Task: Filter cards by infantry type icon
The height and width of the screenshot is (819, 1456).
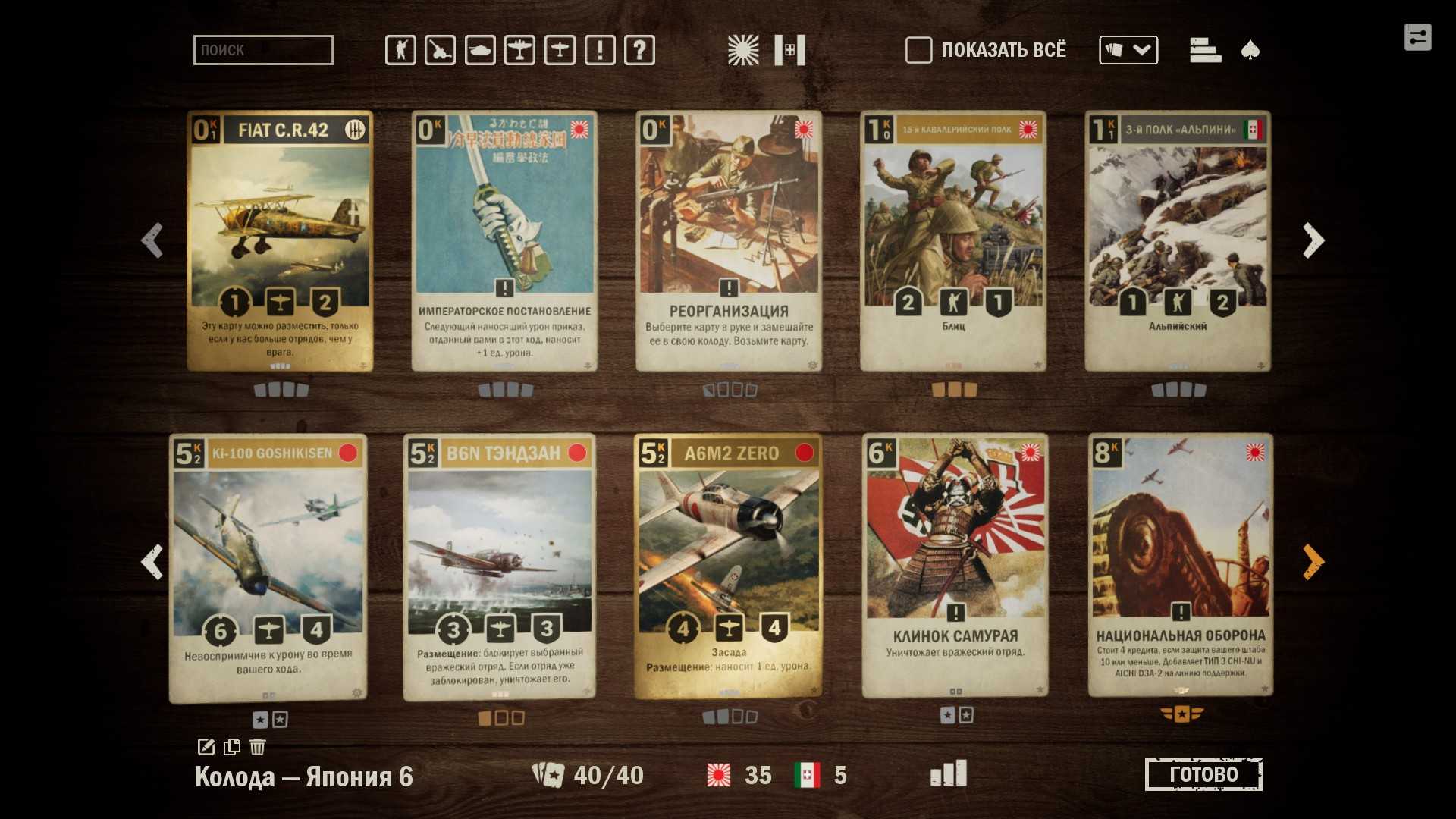Action: pos(400,50)
